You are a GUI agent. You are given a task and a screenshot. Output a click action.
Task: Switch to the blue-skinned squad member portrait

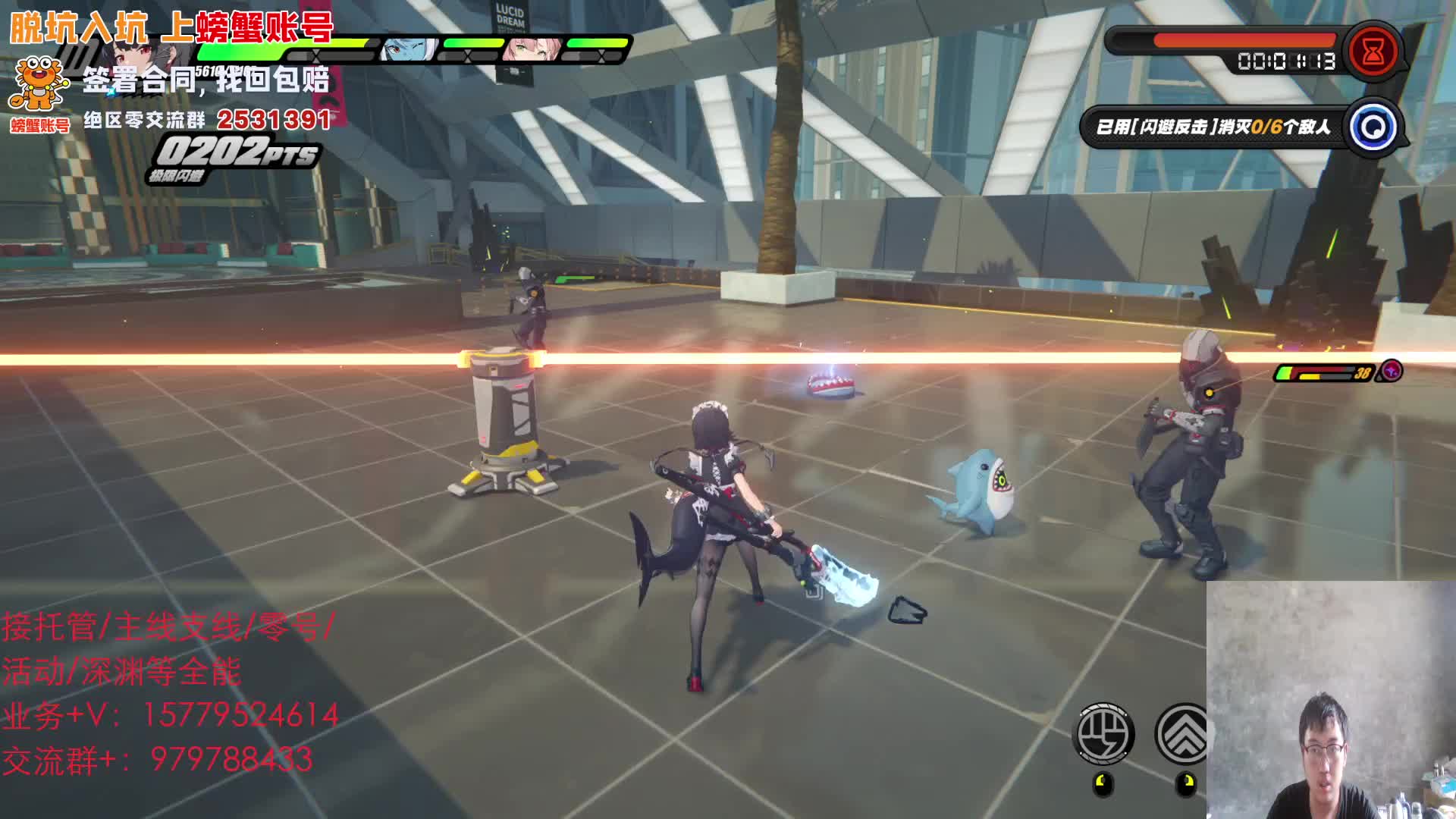click(408, 50)
